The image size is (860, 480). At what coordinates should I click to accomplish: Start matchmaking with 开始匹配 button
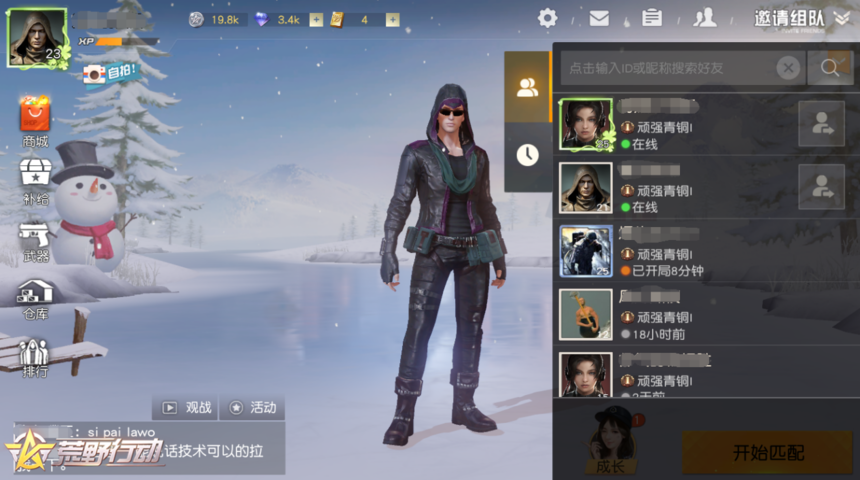[768, 453]
